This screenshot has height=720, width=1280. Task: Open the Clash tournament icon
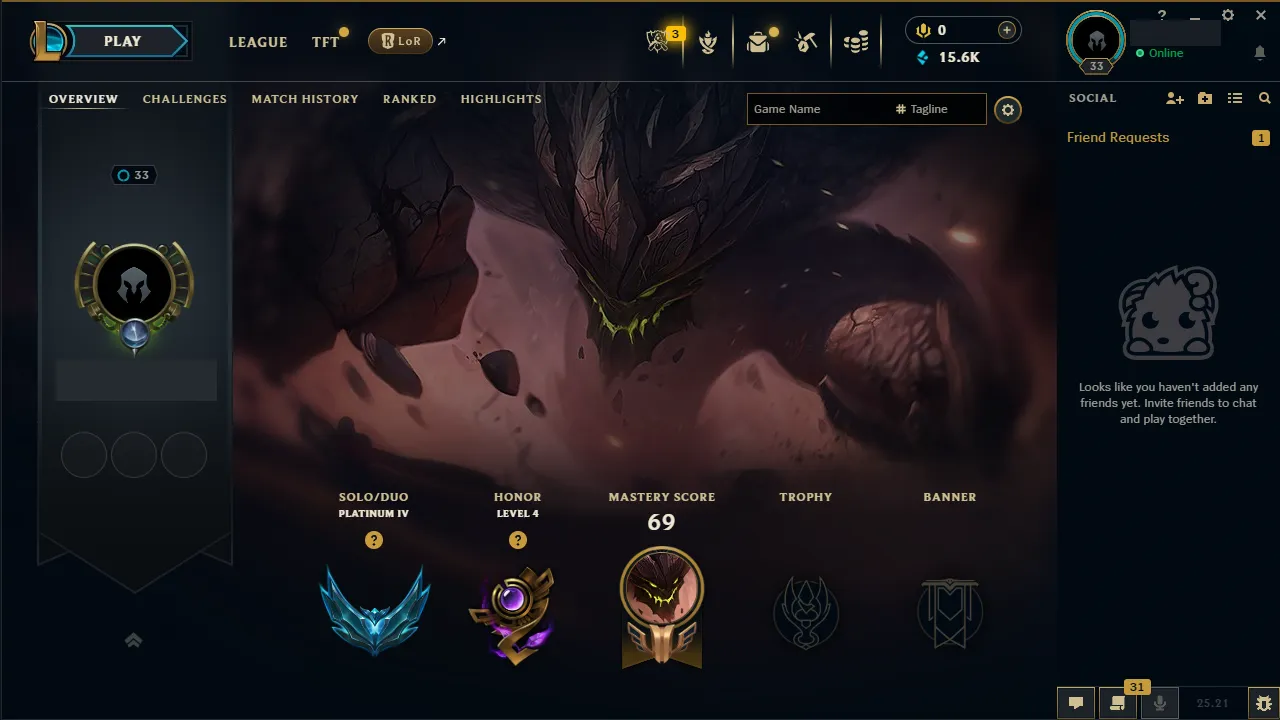(708, 41)
